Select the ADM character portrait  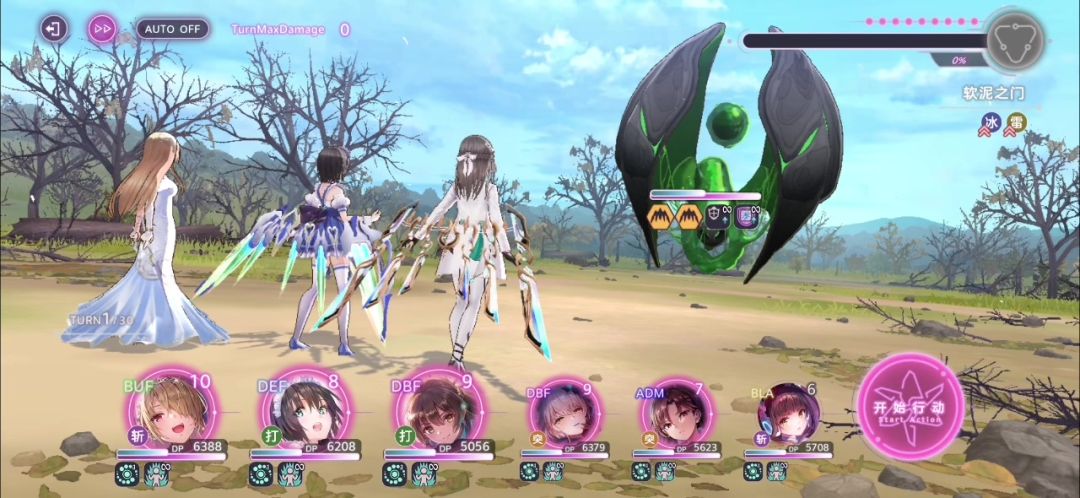click(671, 414)
